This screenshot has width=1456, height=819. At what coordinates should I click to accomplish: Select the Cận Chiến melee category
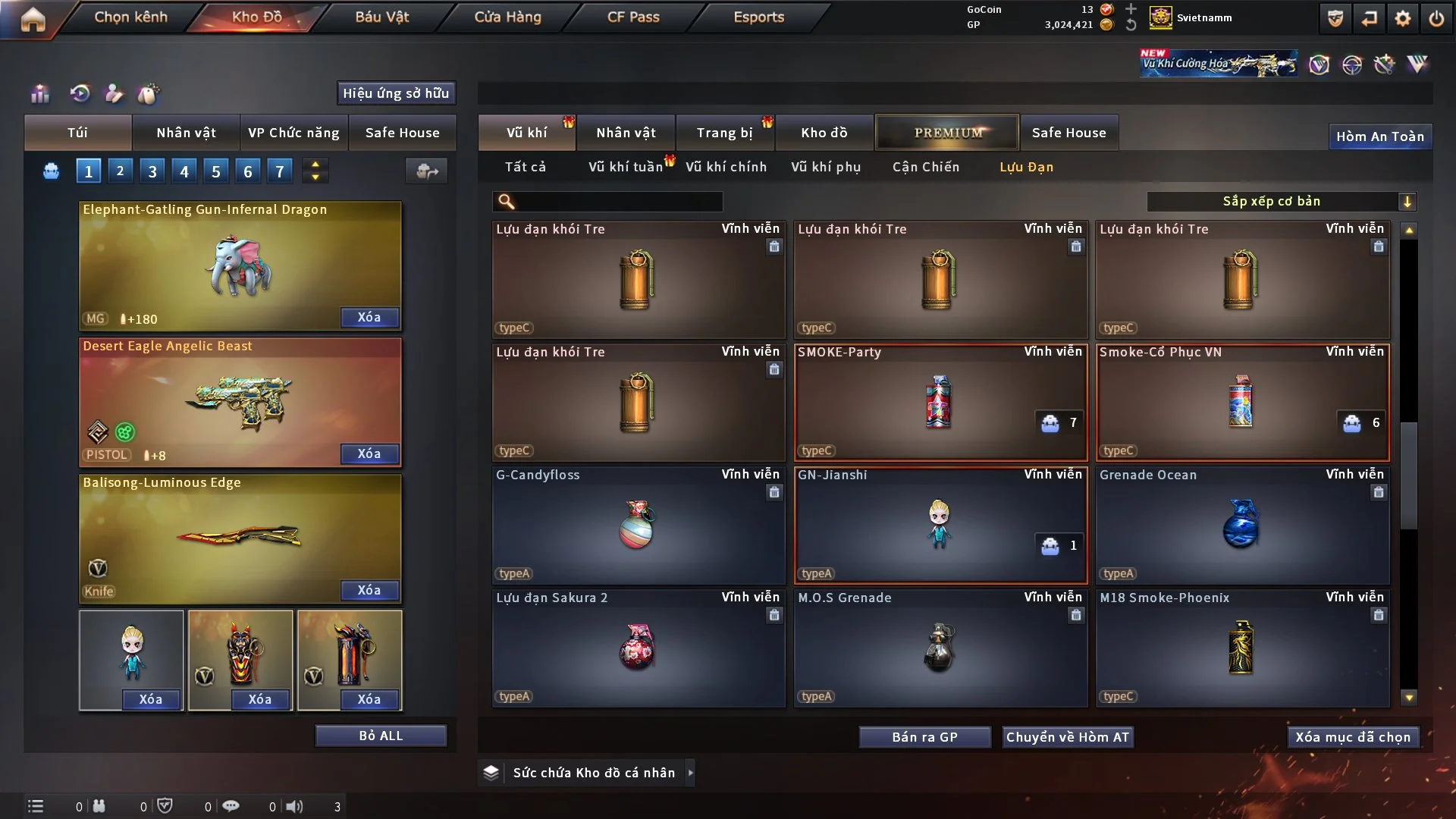coord(925,167)
